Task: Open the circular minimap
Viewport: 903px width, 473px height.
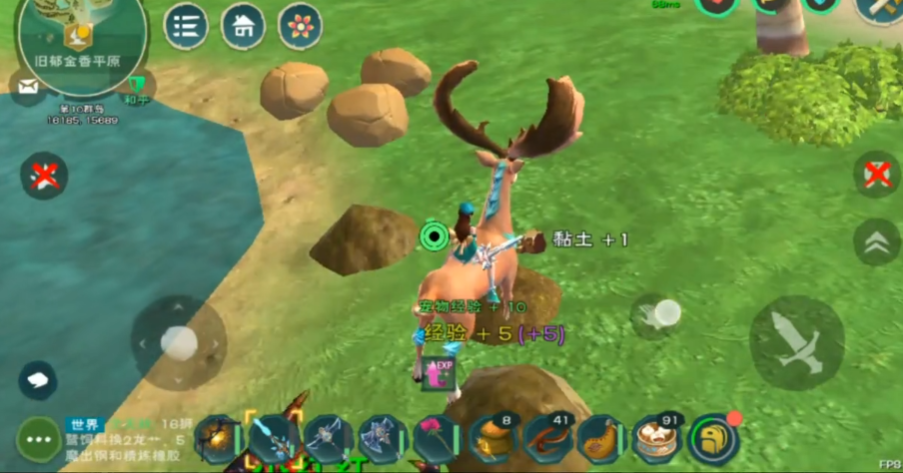Action: pyautogui.click(x=80, y=35)
